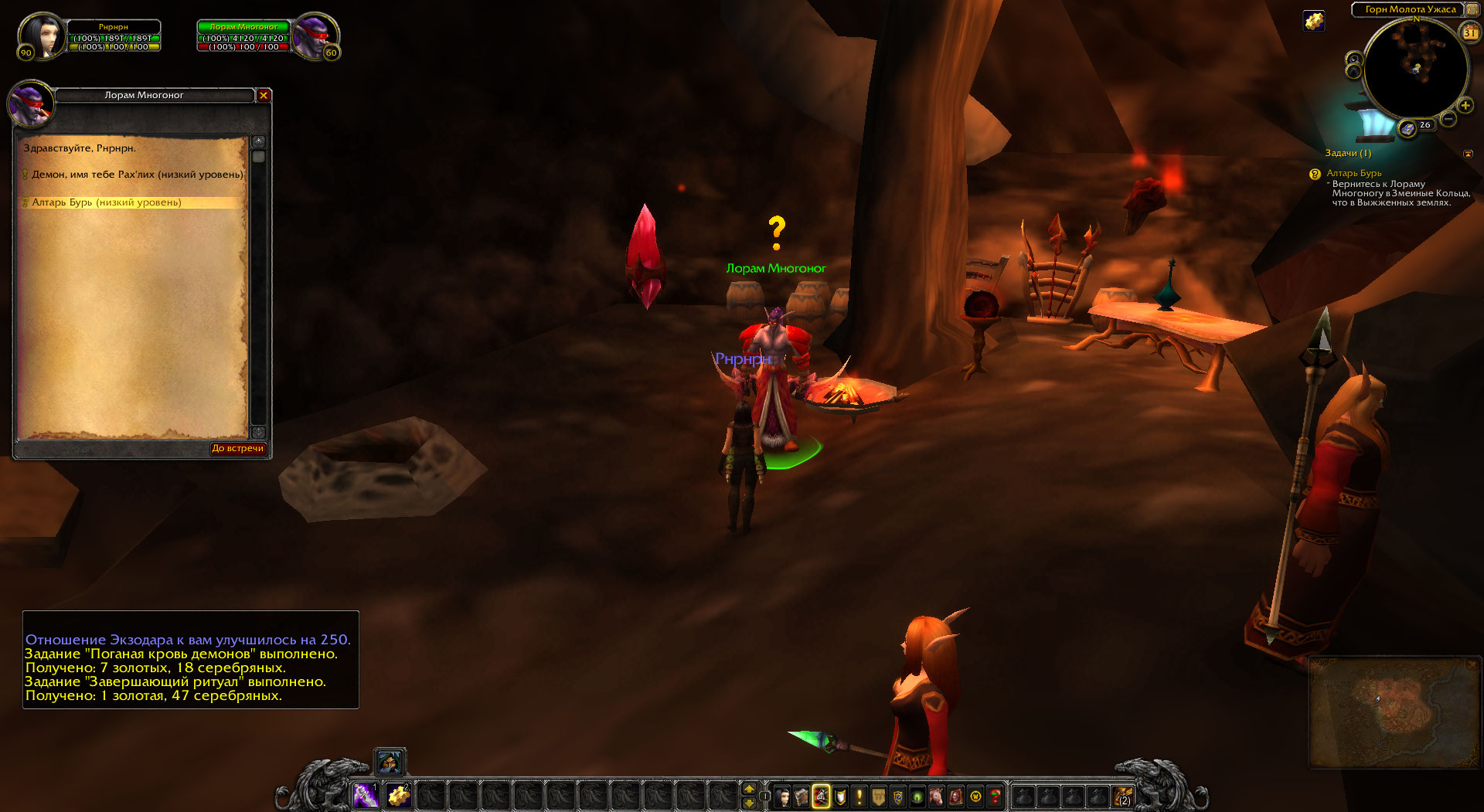
Task: Select the 'Алтарь Бурь' quest in the dialog
Action: coord(107,202)
